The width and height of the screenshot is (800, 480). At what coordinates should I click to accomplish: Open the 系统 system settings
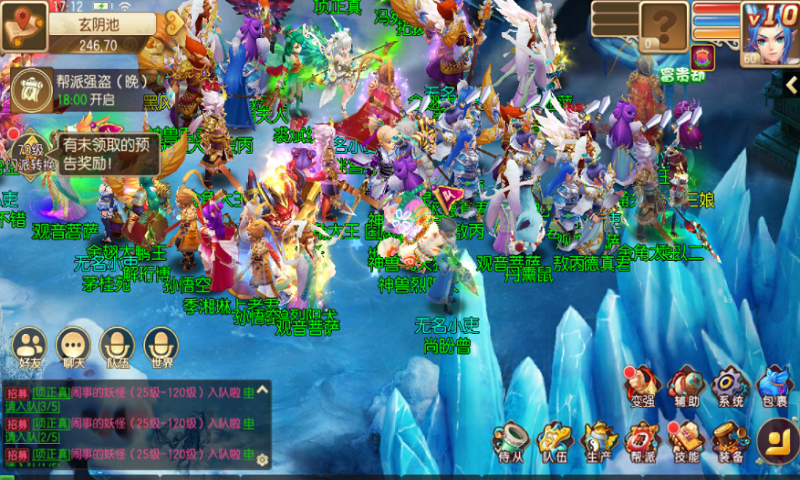pos(731,385)
